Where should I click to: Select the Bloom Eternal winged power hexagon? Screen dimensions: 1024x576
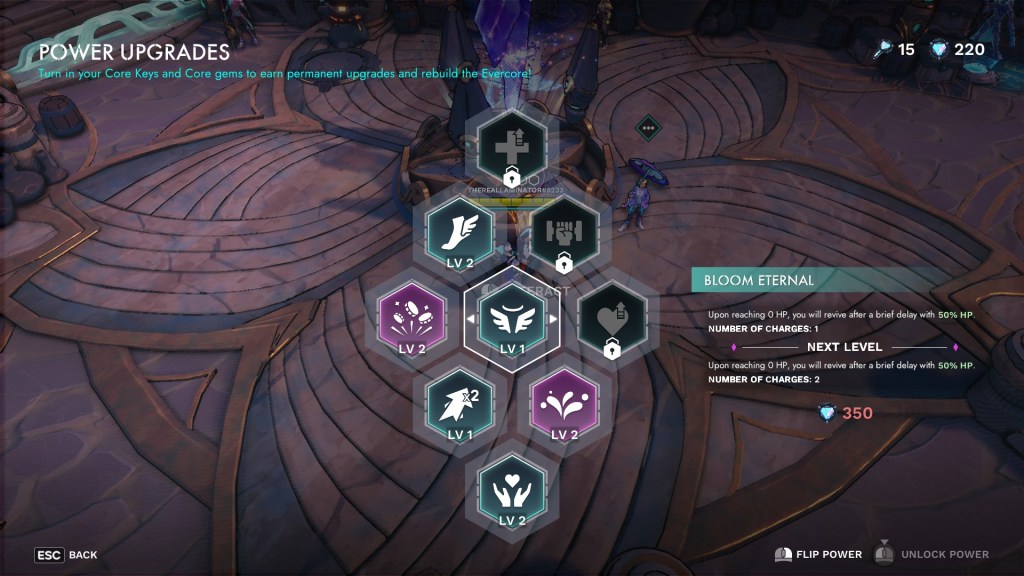[511, 320]
